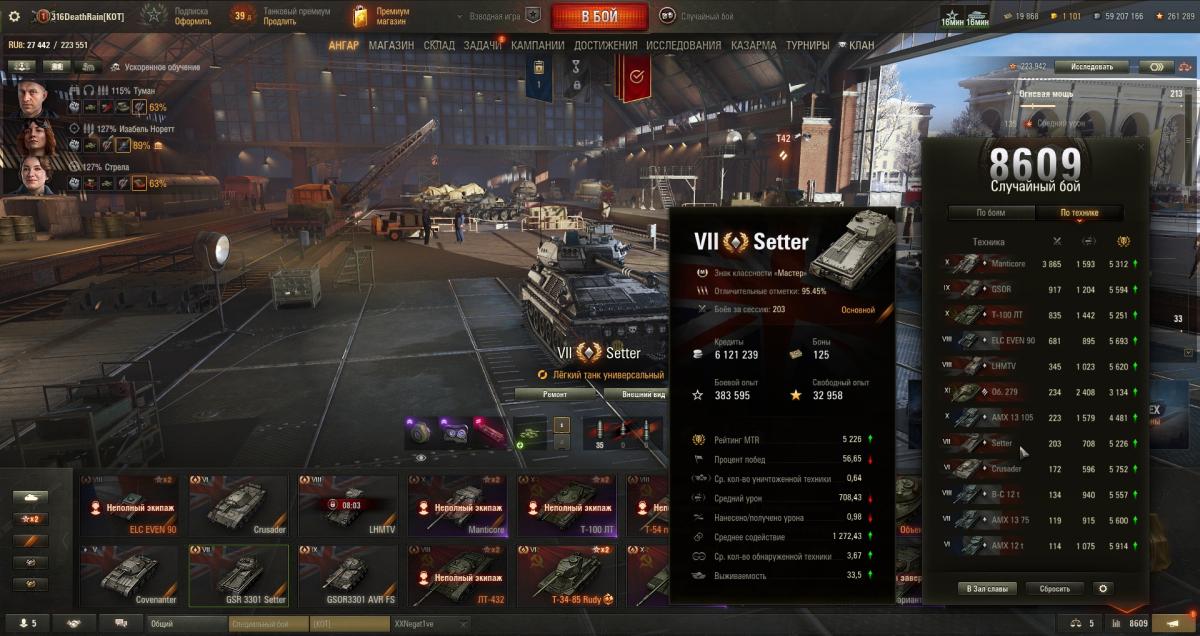
Task: Open the ИССЛЕДОВАНИЯ research tree
Action: pyautogui.click(x=683, y=45)
